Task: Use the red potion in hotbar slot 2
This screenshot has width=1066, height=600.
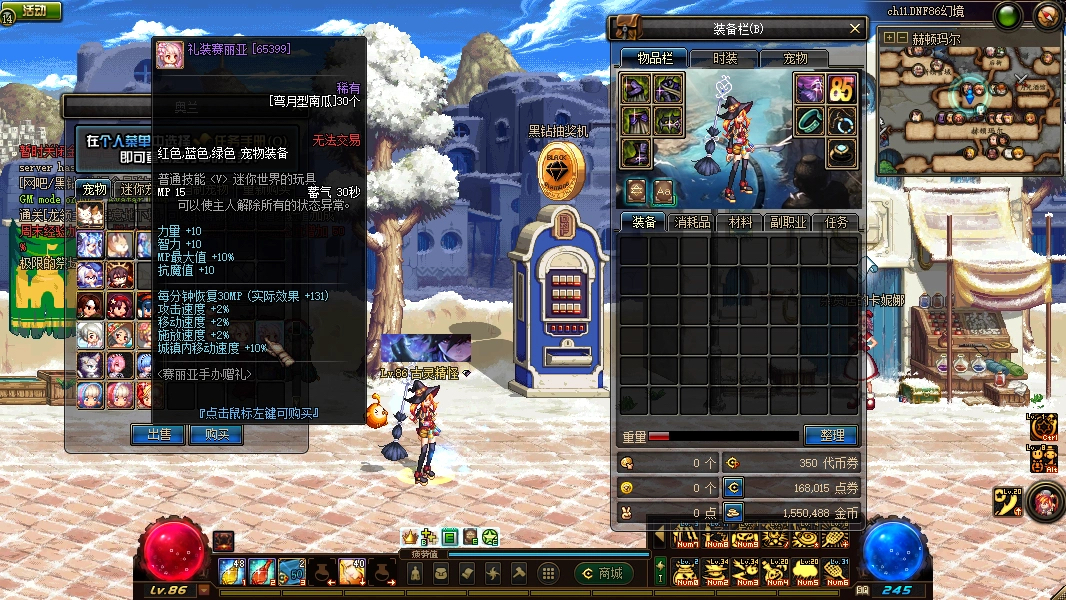Action: [x=261, y=572]
